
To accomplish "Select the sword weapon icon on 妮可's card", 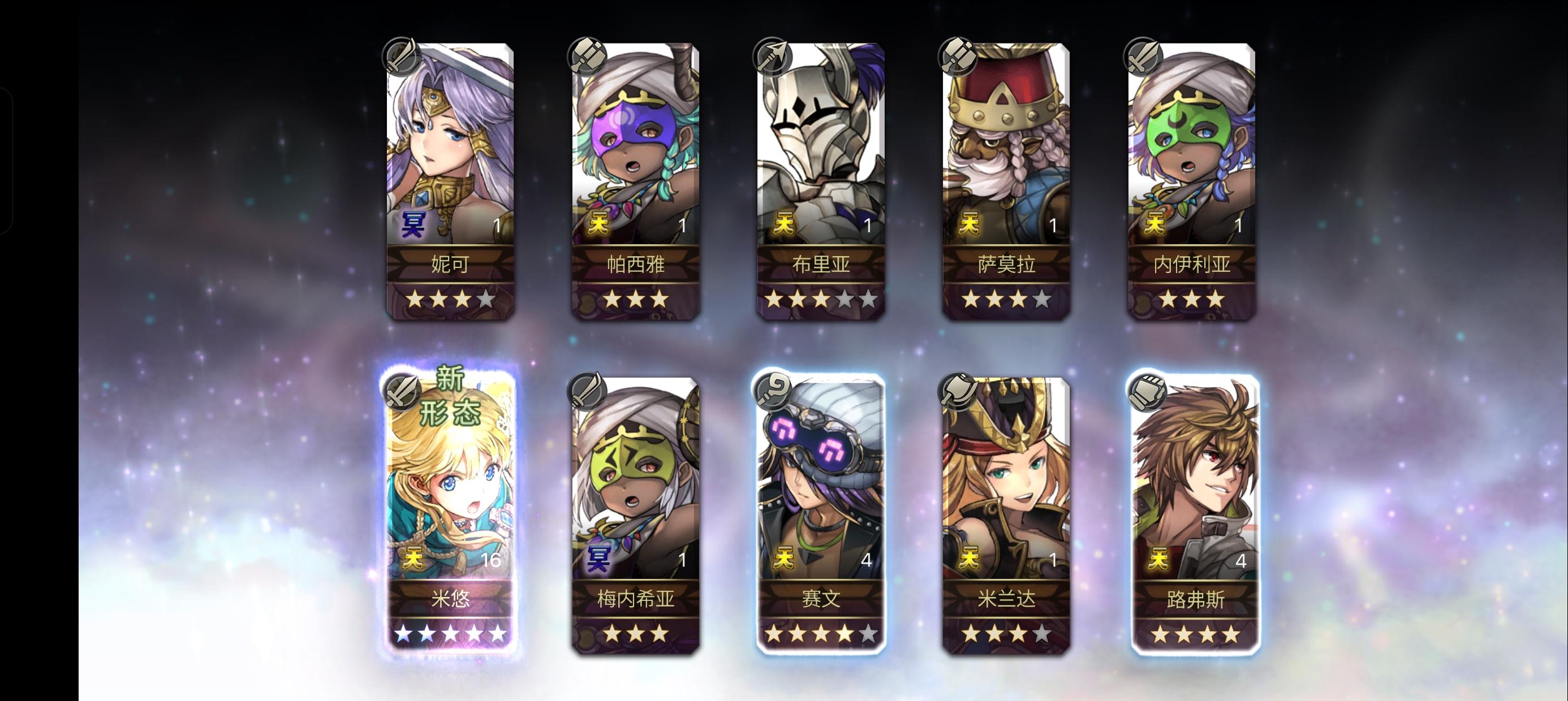I will pos(402,57).
